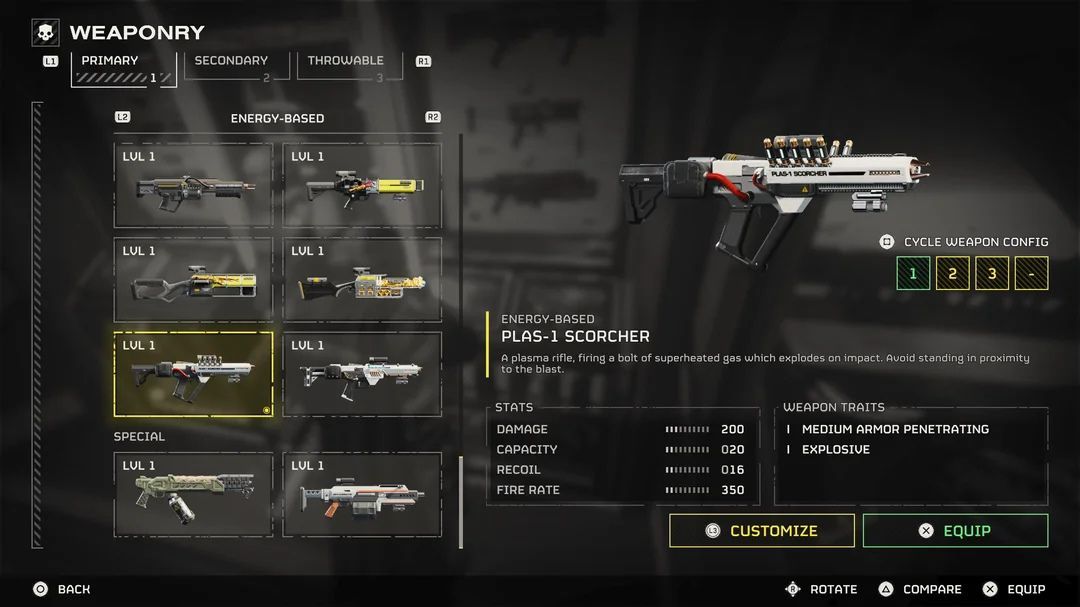Switch to weapon config slot 2
The image size is (1080, 607).
[952, 273]
